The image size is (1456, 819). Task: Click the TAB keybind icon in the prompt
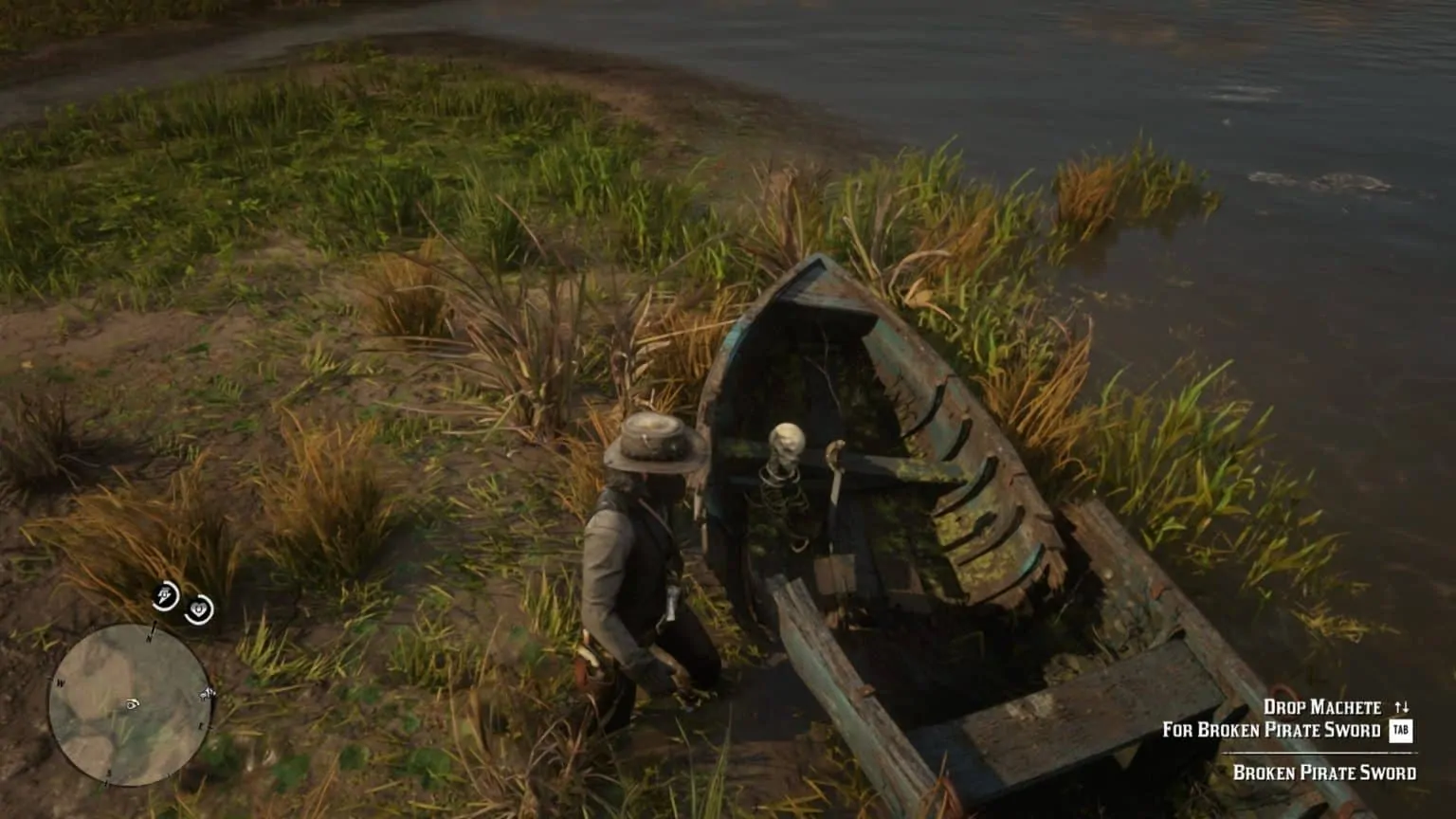(1400, 730)
